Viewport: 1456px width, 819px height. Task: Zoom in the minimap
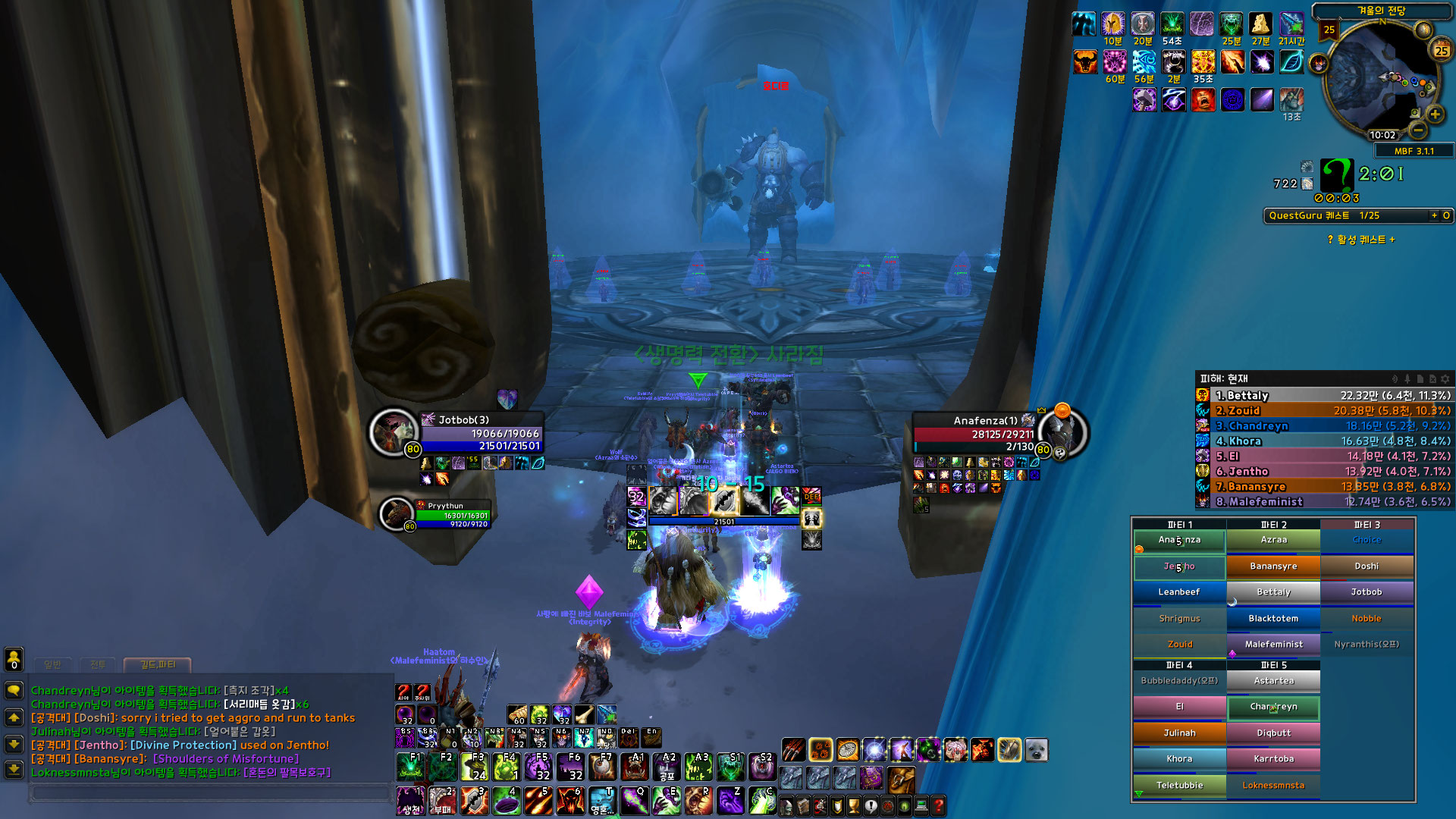[1435, 115]
